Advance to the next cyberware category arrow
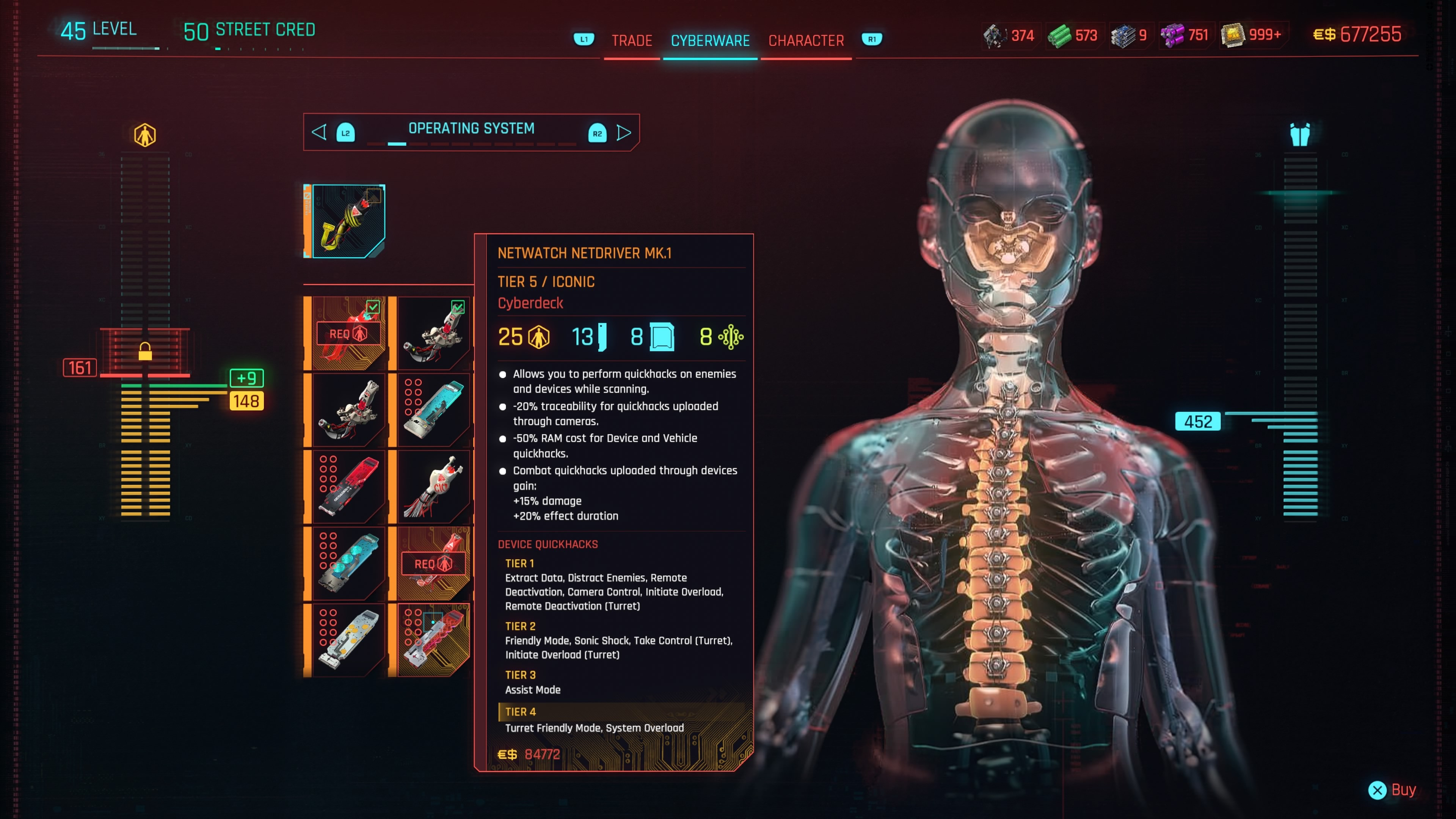Viewport: 1456px width, 819px height. [x=623, y=133]
